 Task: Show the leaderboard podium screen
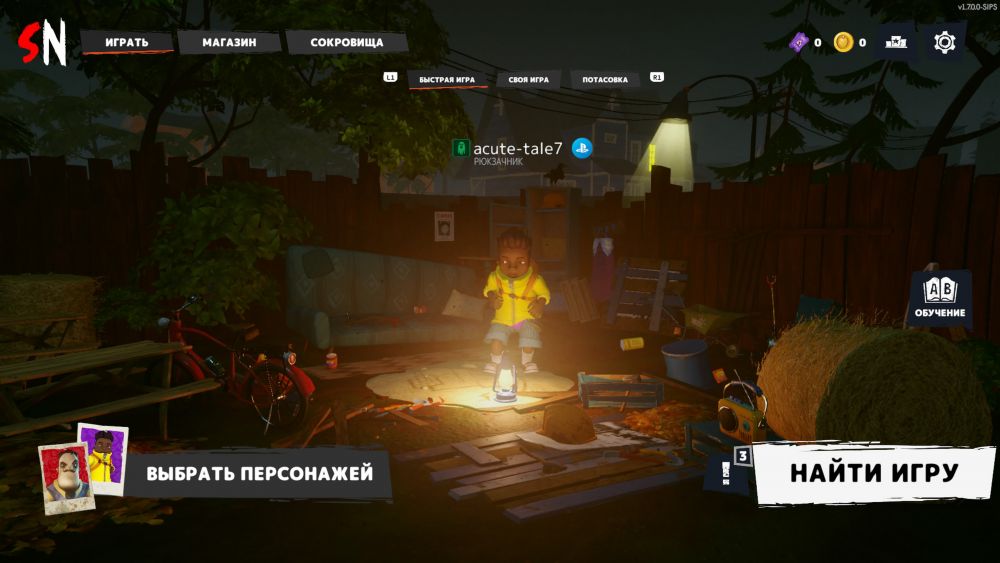point(896,42)
